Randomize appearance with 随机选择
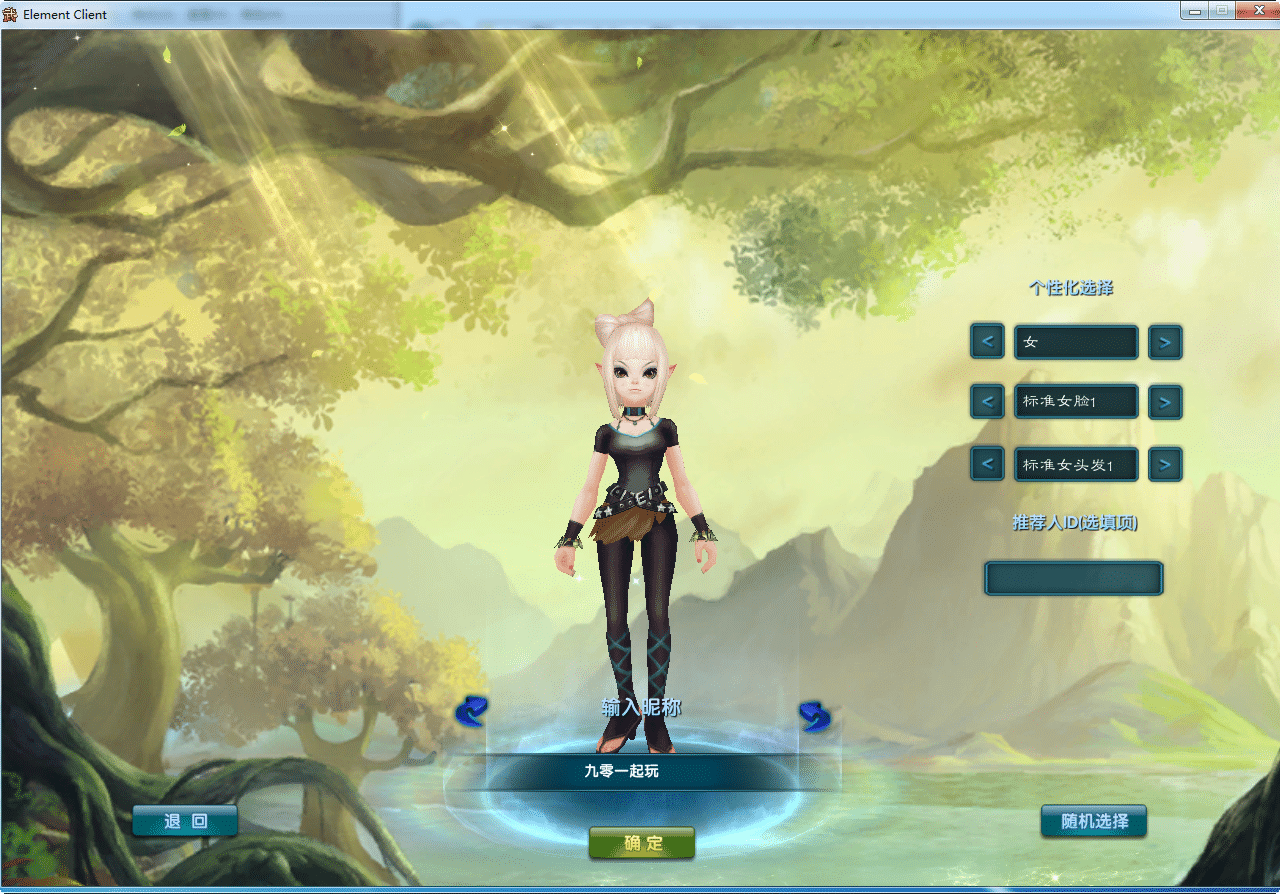The height and width of the screenshot is (894, 1280). click(1094, 822)
